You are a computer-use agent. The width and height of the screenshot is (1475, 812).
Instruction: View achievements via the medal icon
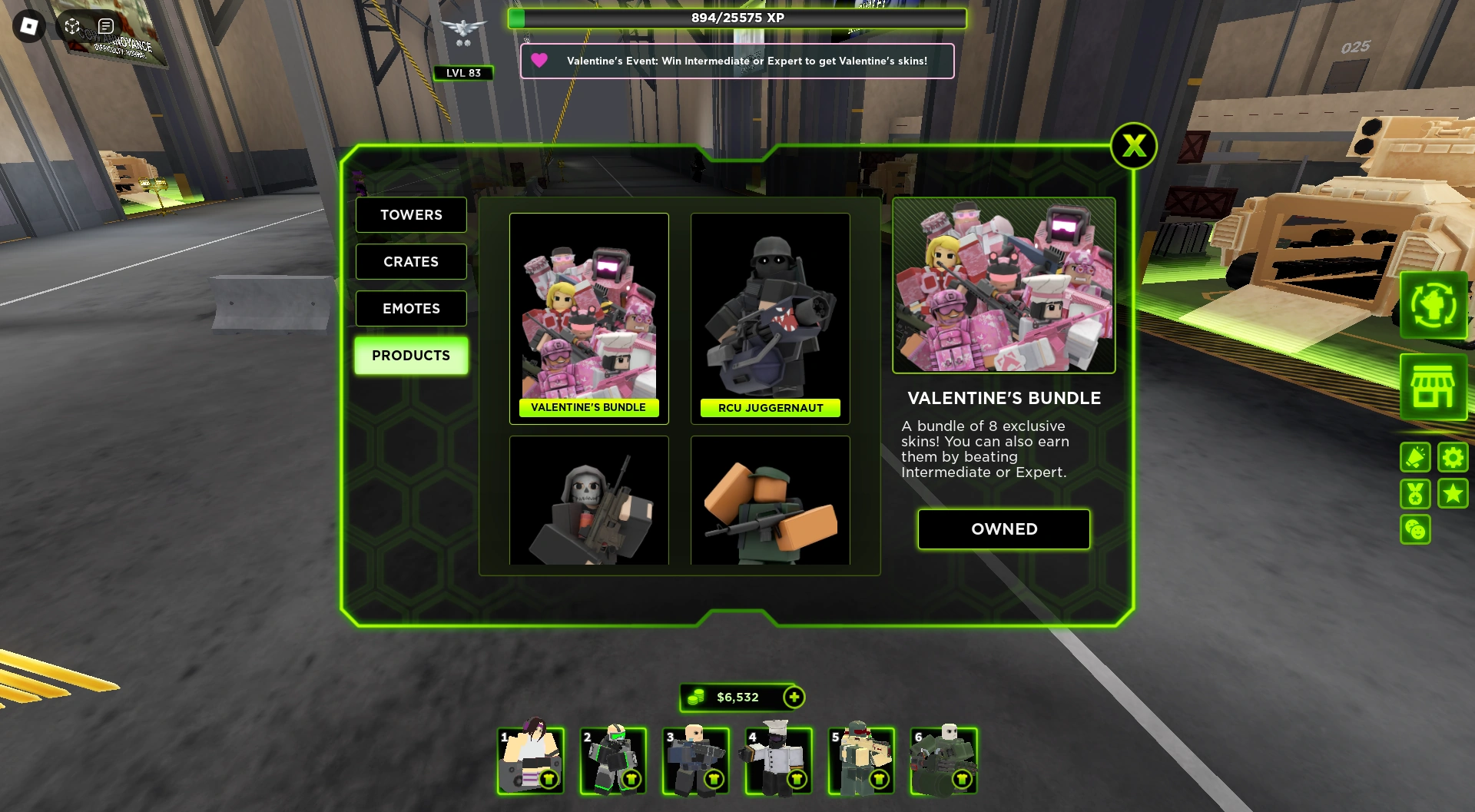[x=1415, y=494]
